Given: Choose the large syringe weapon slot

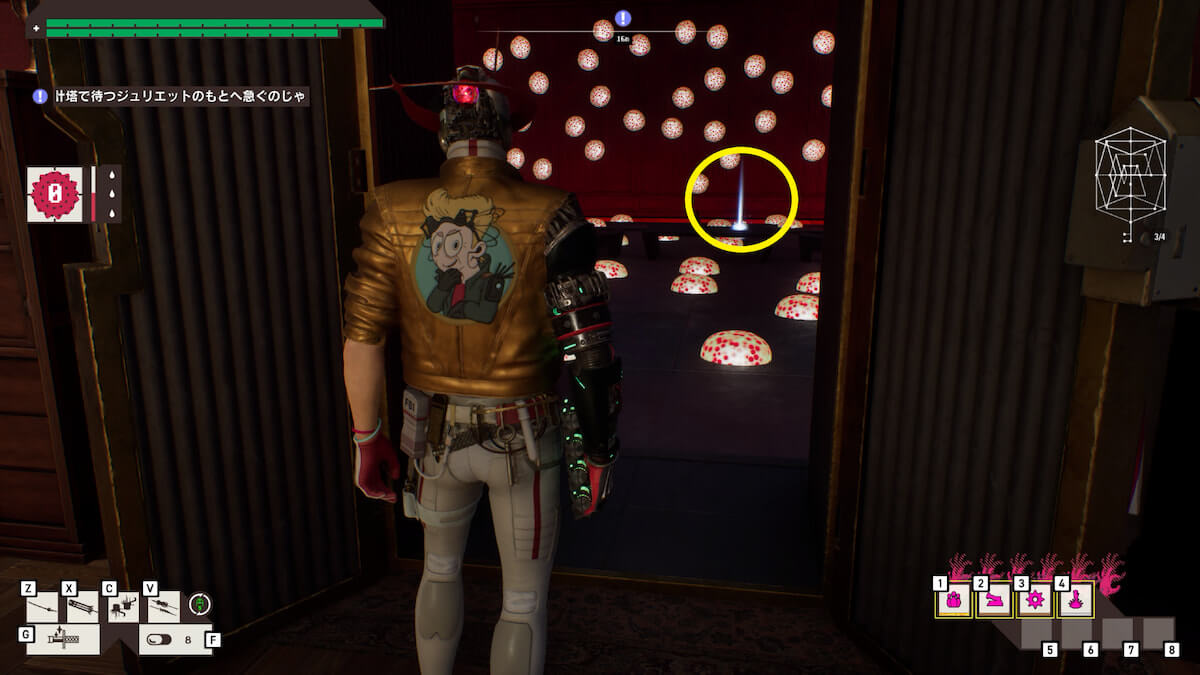Looking at the screenshot, I should (83, 606).
